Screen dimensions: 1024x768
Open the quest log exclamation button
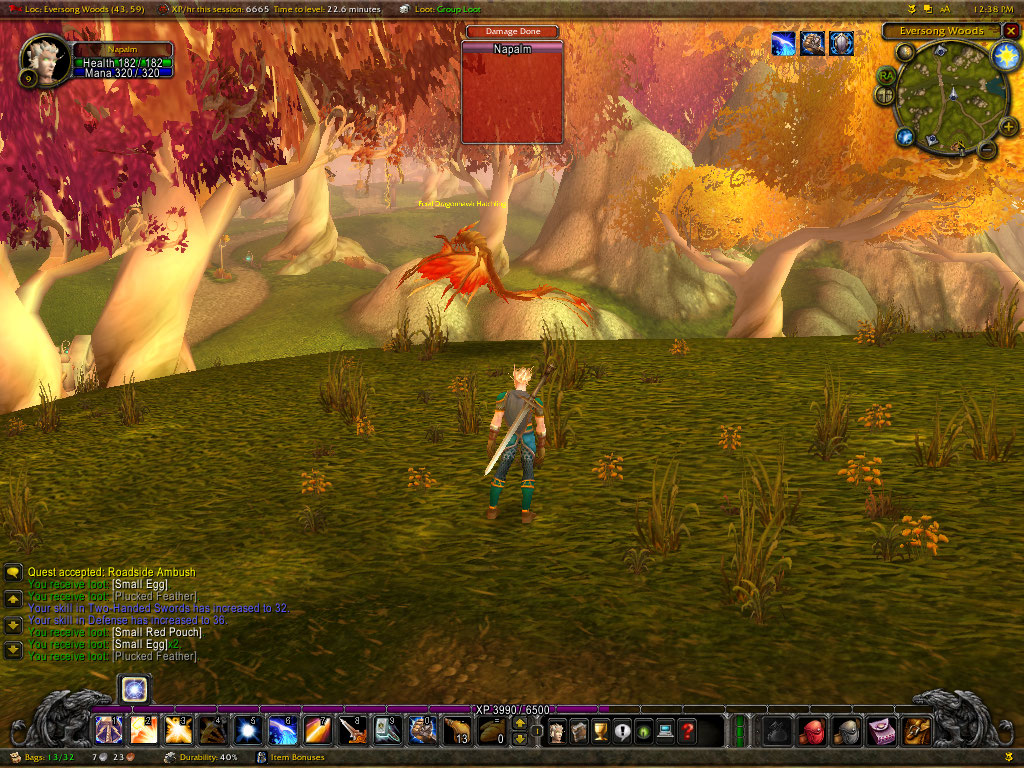[622, 731]
